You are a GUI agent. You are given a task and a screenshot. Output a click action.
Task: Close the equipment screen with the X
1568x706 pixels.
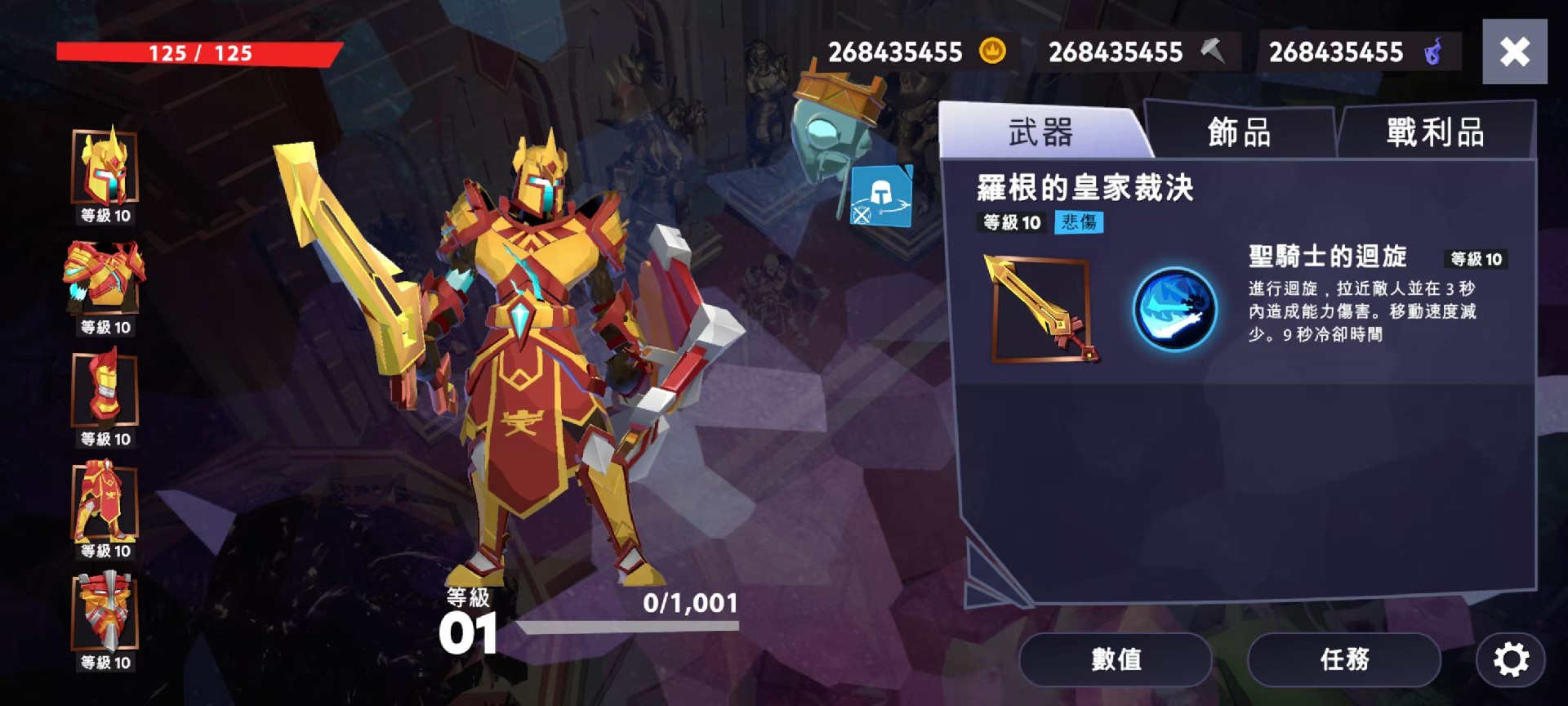point(1514,51)
